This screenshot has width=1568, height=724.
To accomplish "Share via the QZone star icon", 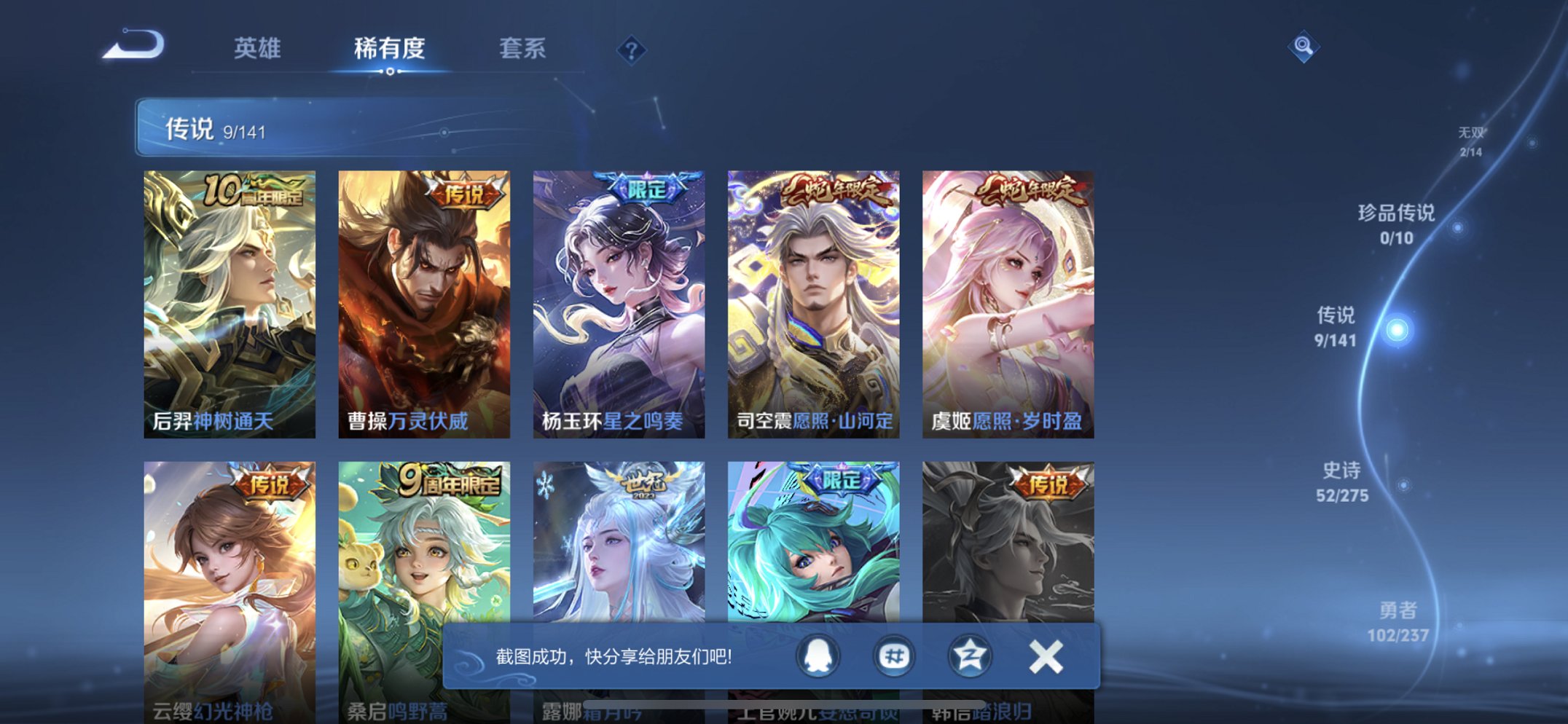I will pos(969,655).
